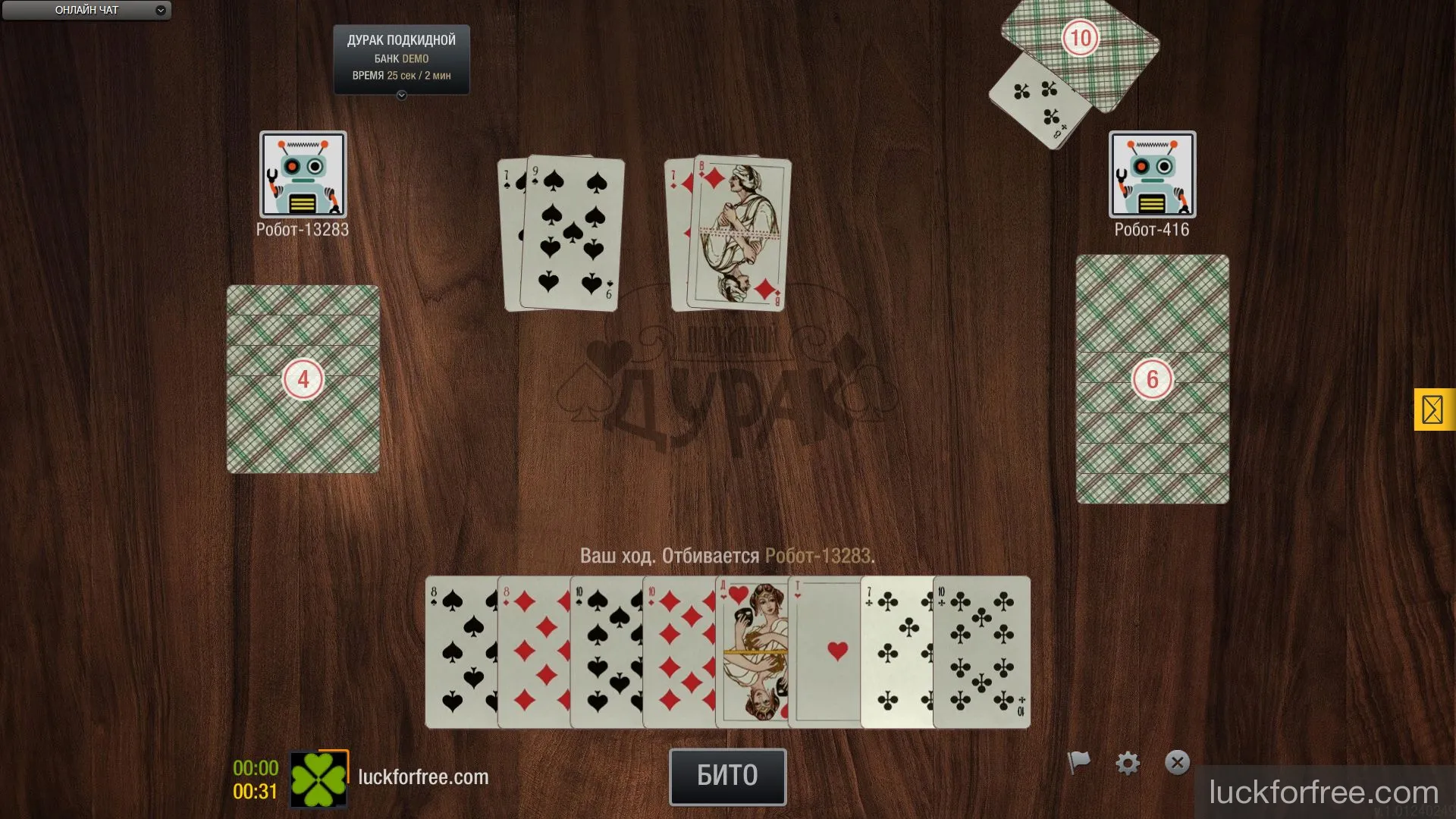Close the game with the X icon

[x=1177, y=762]
